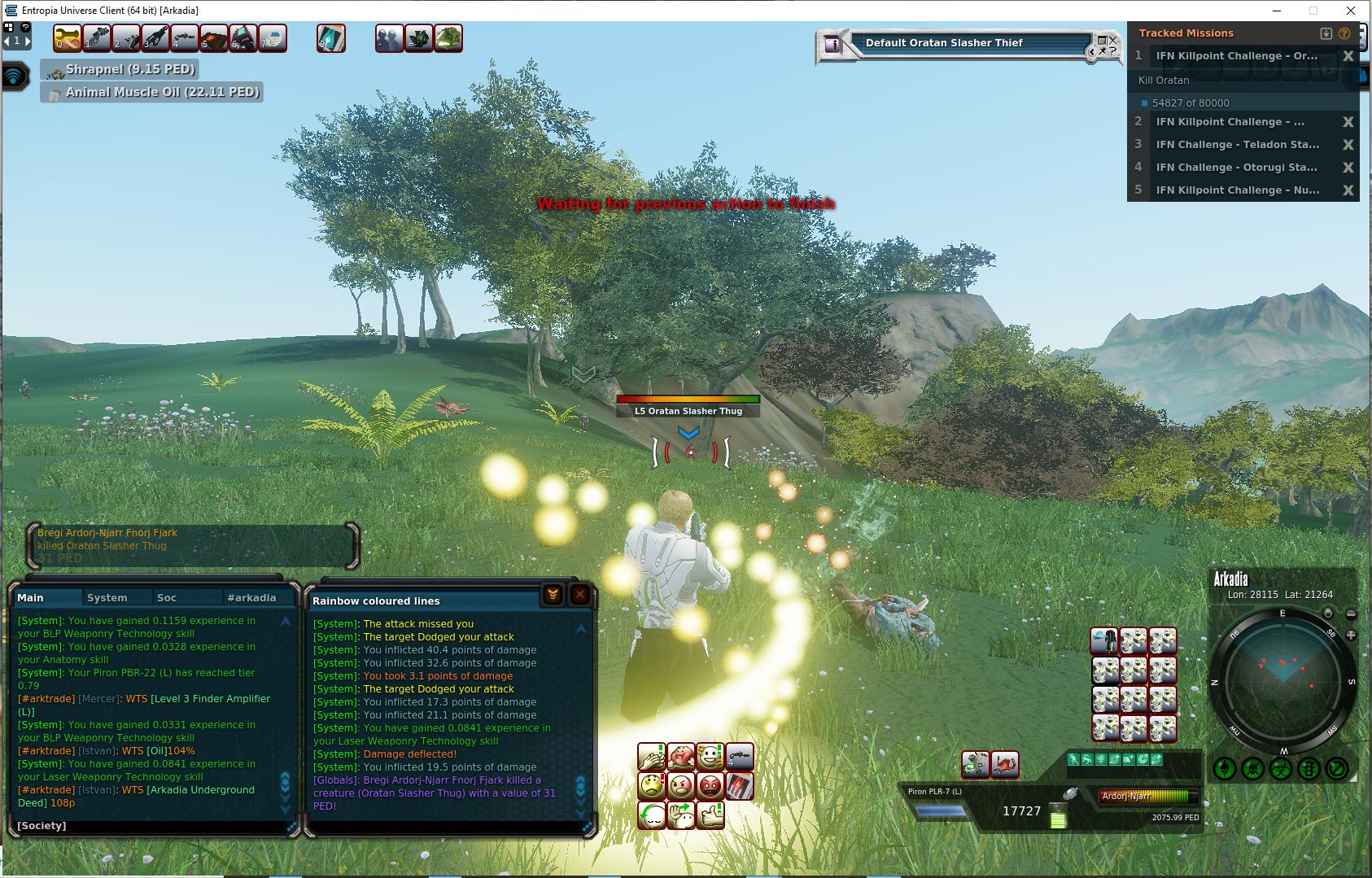This screenshot has width=1372, height=878.
Task: Close the Default Oratan Slasher Thief panel
Action: [x=1113, y=40]
